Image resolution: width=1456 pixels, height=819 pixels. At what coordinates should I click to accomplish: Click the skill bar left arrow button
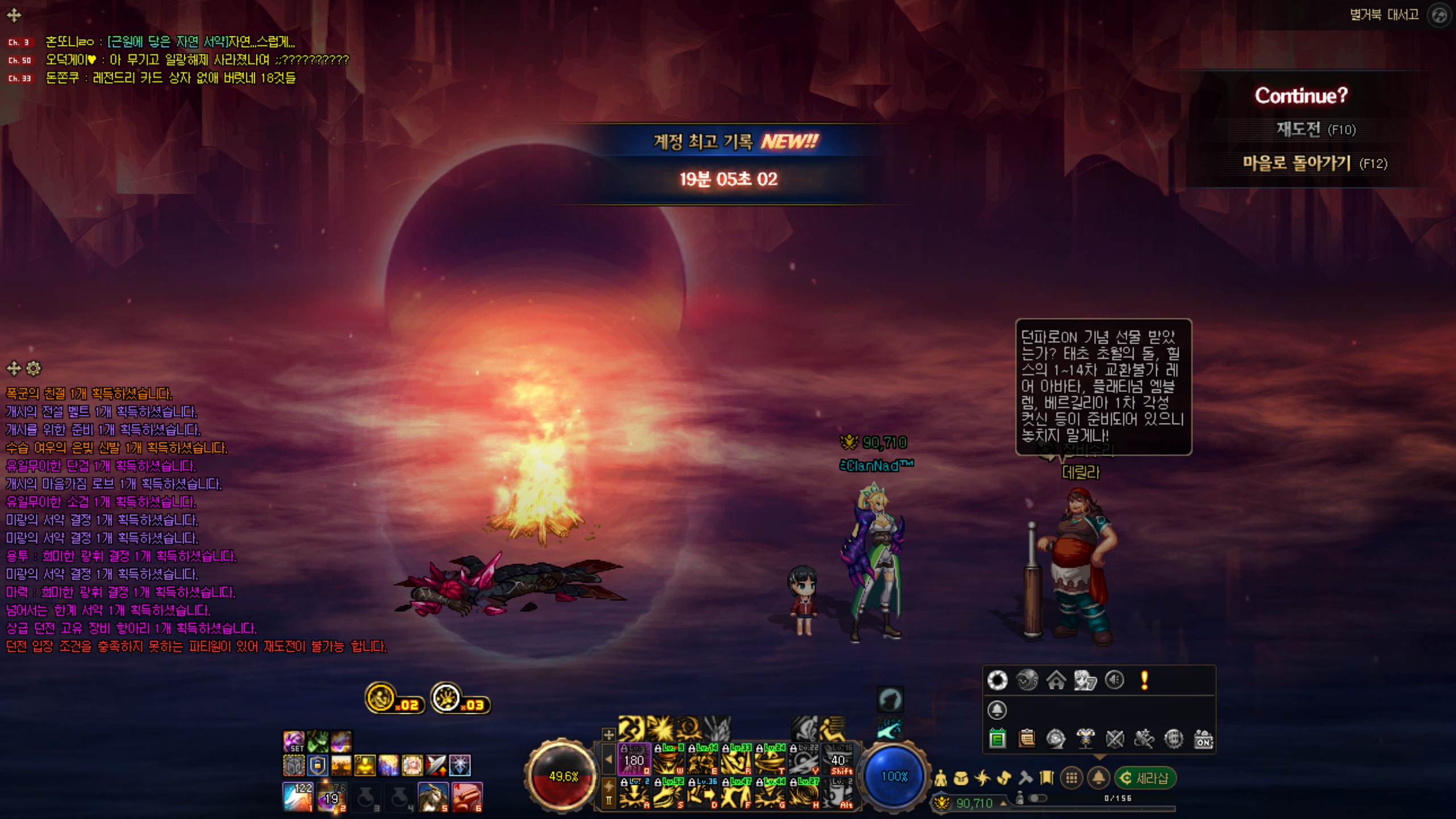point(609,759)
